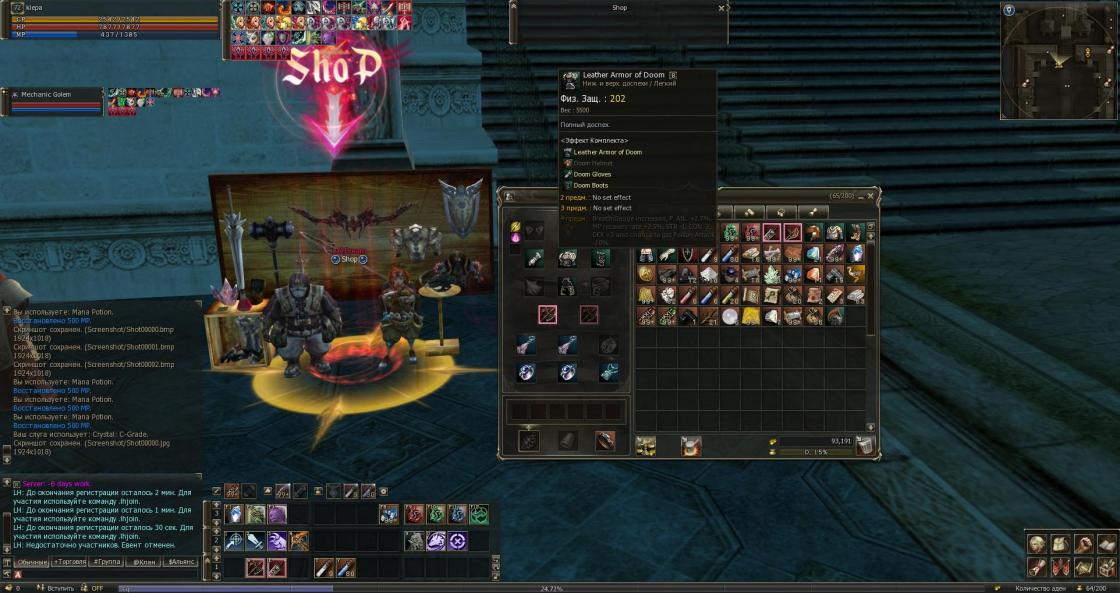Open the clan banner menu icon

[1059, 567]
